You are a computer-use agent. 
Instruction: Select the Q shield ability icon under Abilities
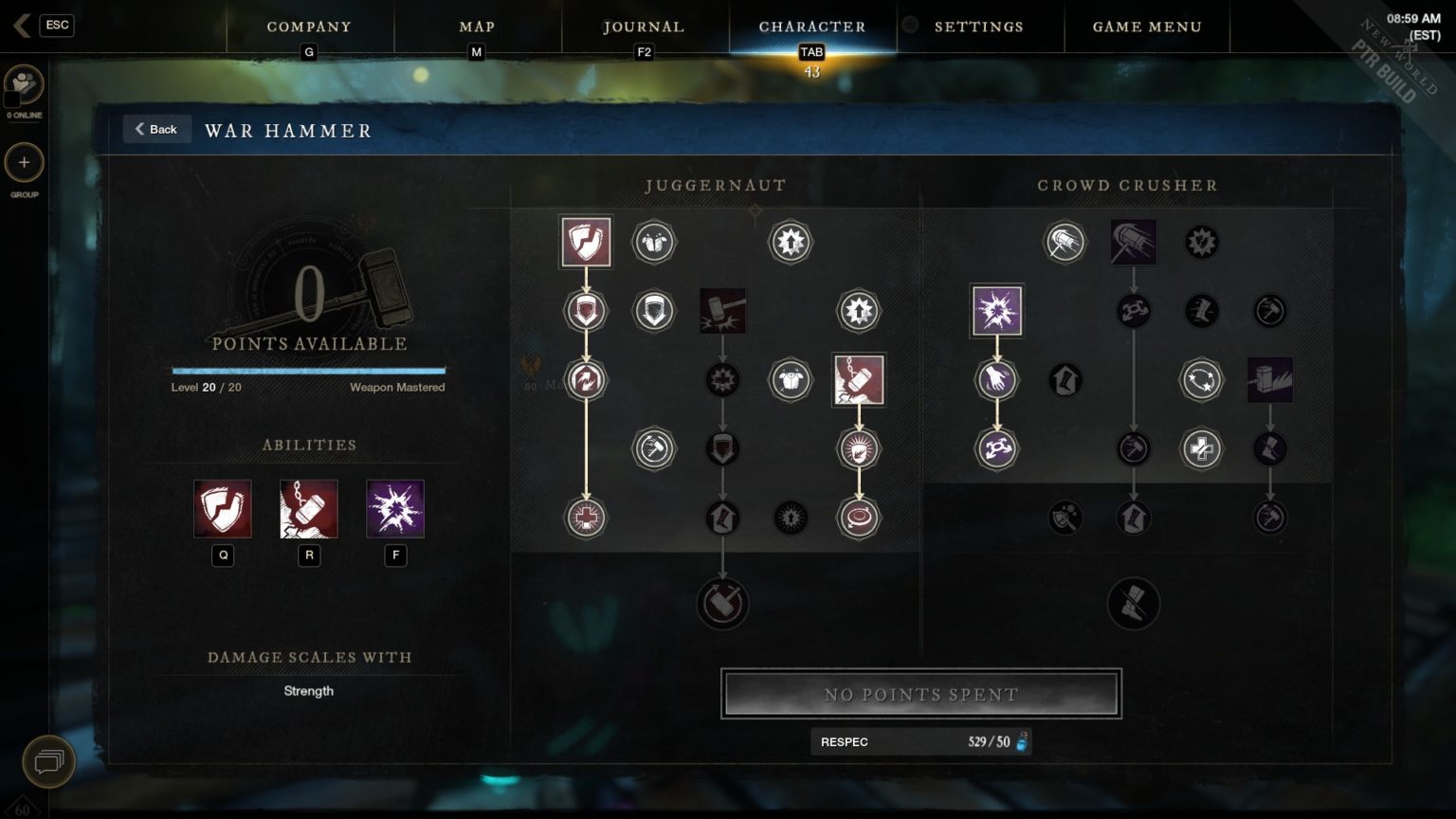coord(223,508)
